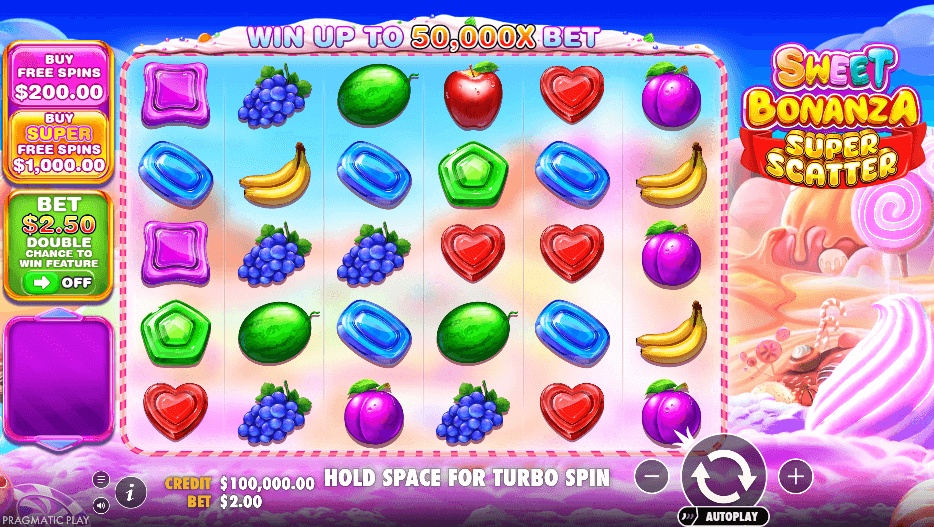This screenshot has height=527, width=934.
Task: Buy Super Free Spins for $1,000.00
Action: point(58,146)
